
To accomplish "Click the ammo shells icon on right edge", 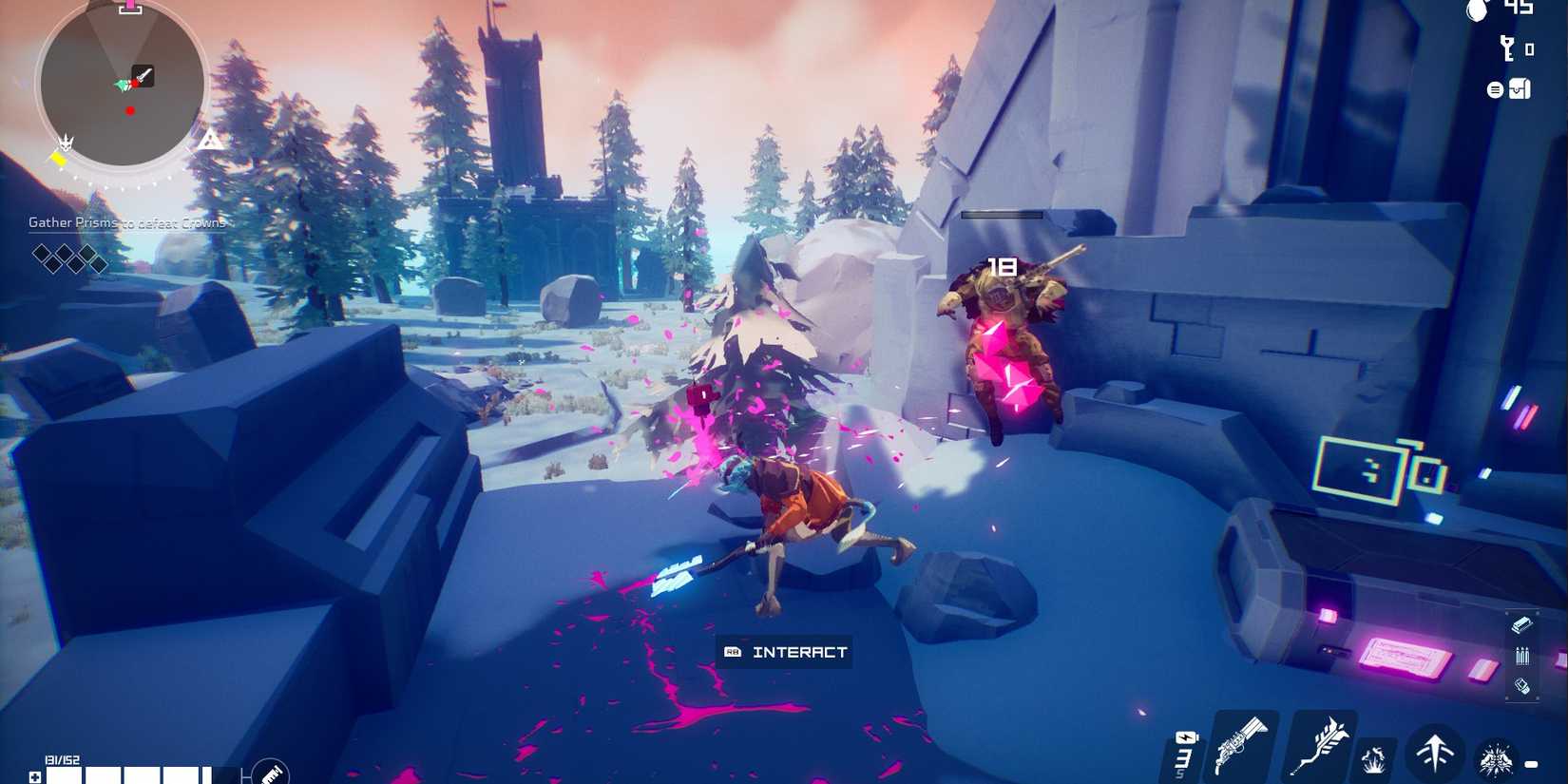I will [x=1522, y=656].
